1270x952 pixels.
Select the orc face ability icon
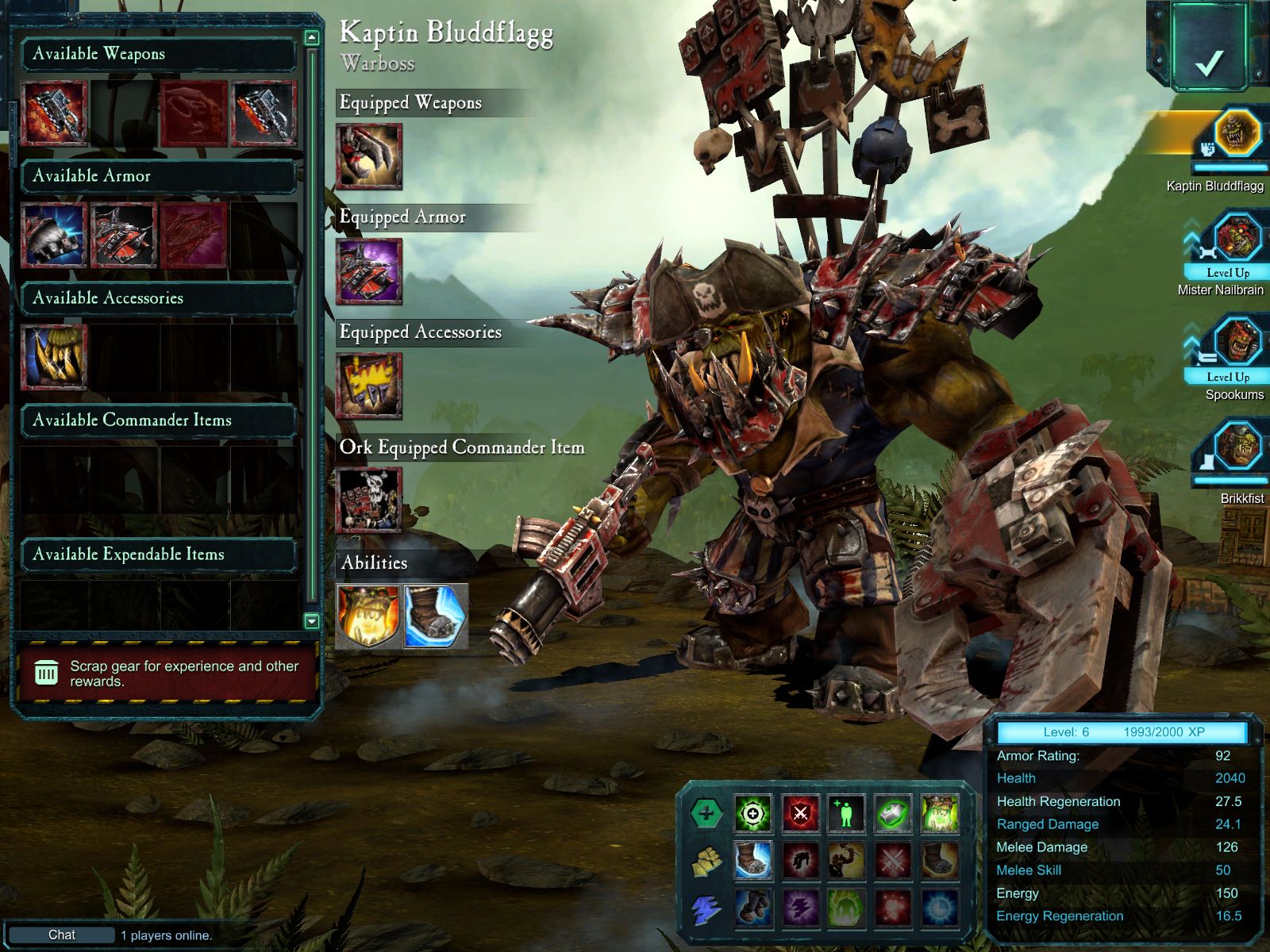coord(368,616)
